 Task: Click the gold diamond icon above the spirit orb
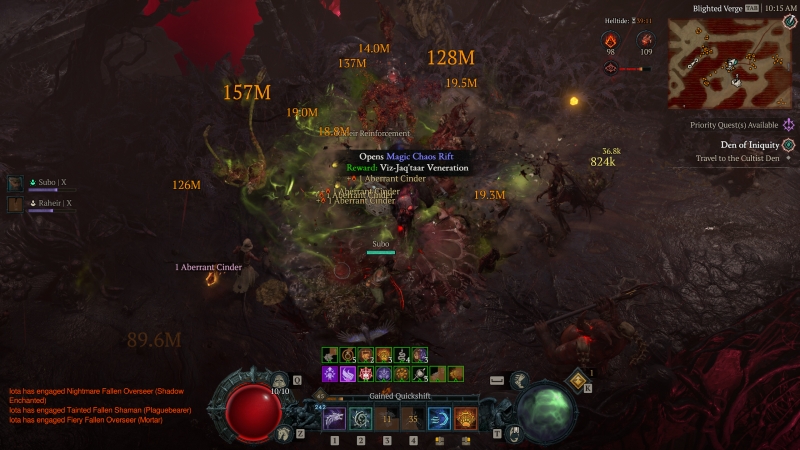point(579,378)
